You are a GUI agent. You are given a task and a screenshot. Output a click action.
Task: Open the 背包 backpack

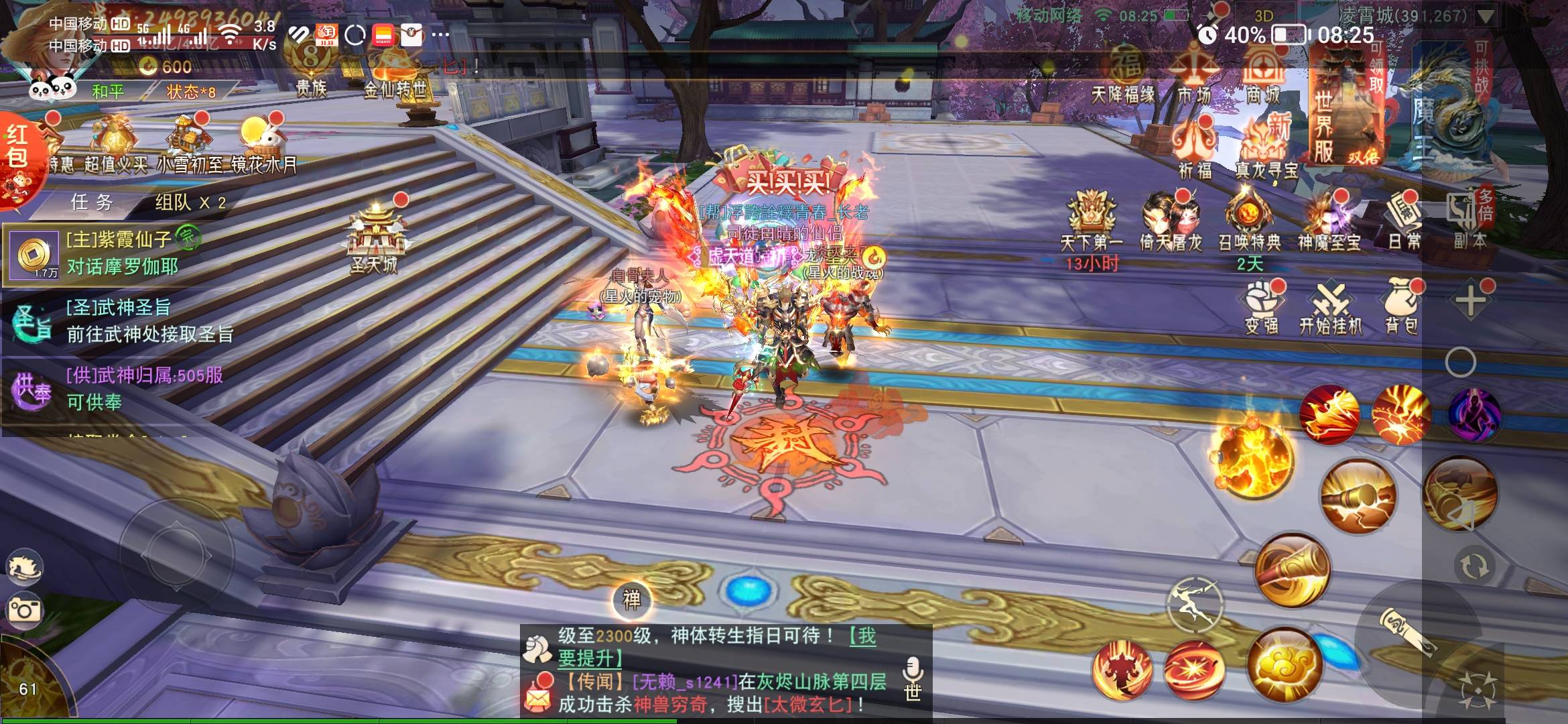[1401, 307]
